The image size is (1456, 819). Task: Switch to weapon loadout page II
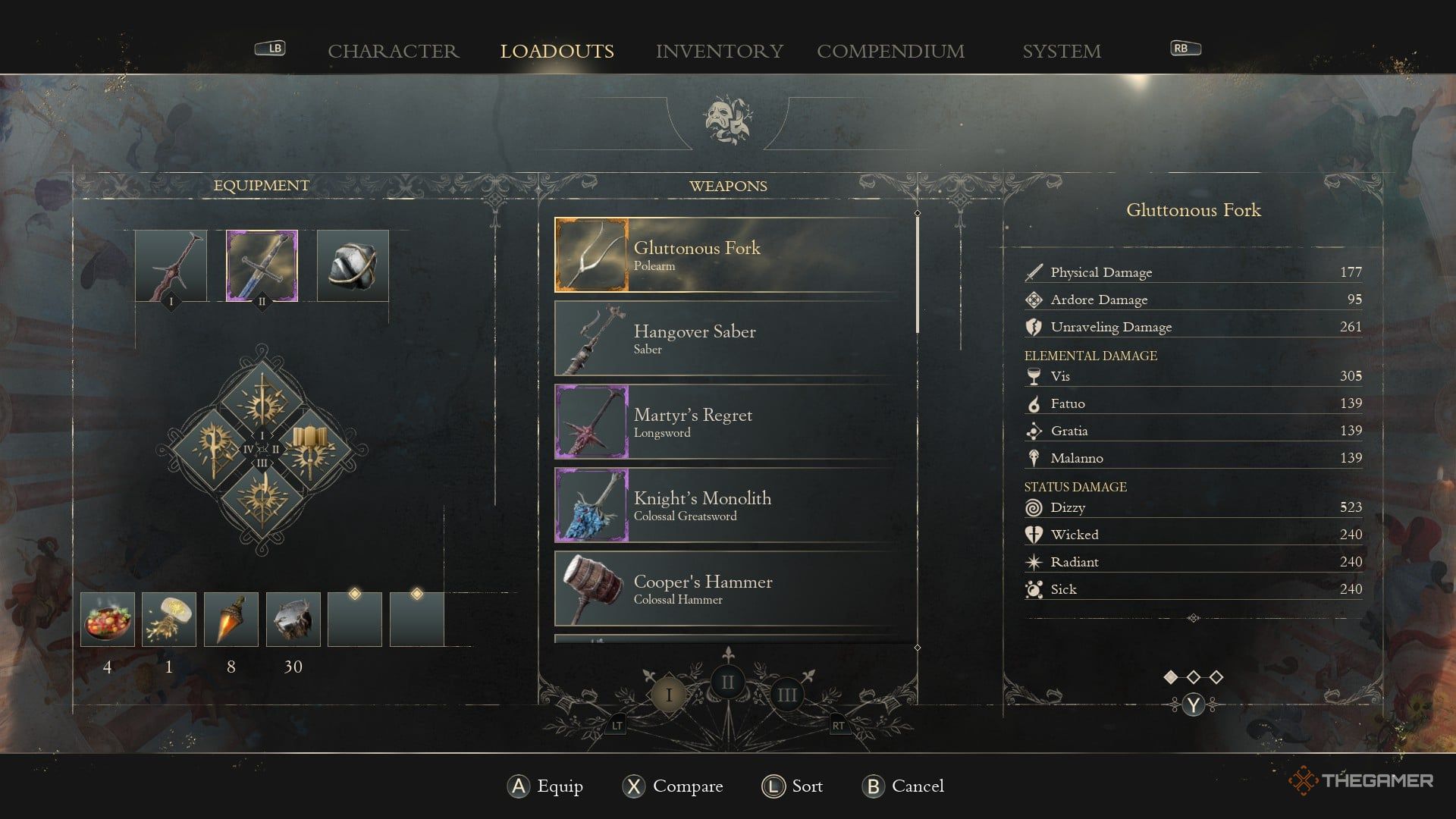click(x=727, y=682)
